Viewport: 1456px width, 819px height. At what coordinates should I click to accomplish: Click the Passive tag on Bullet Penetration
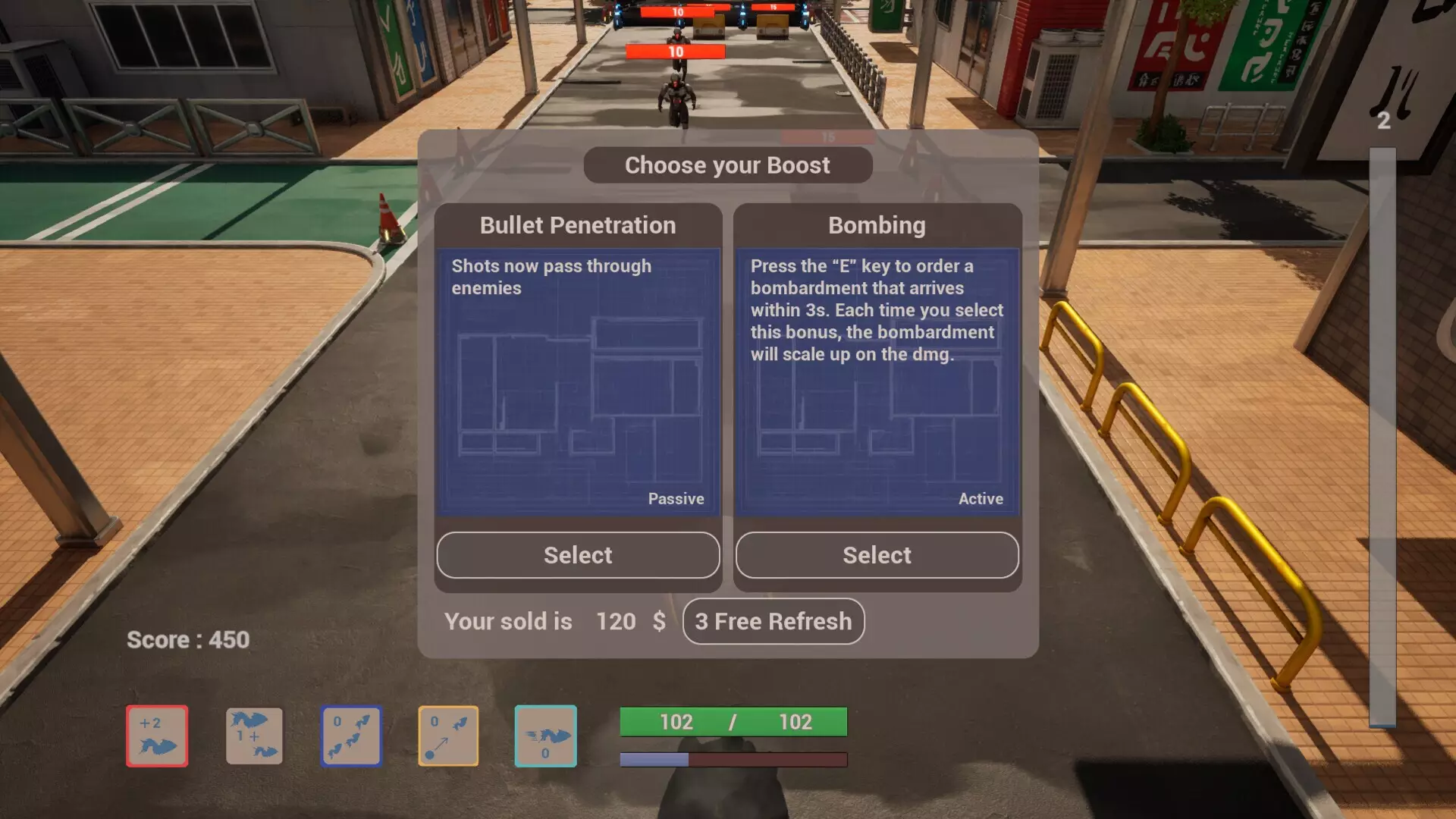coord(676,498)
